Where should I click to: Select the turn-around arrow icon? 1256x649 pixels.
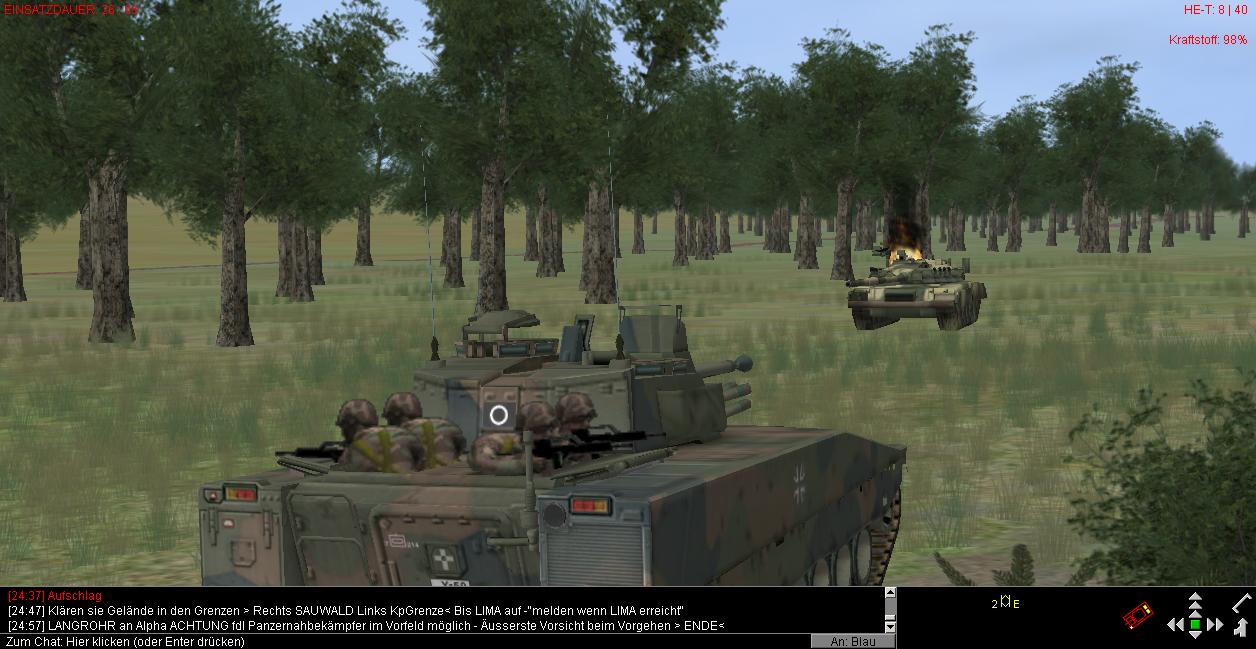pos(1241,627)
